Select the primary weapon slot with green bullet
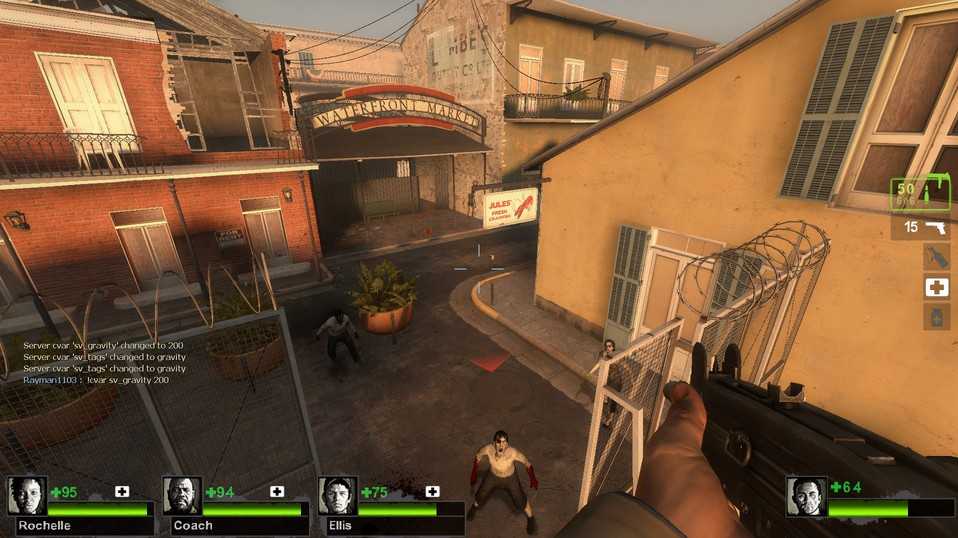This screenshot has height=538, width=958. pyautogui.click(x=920, y=193)
